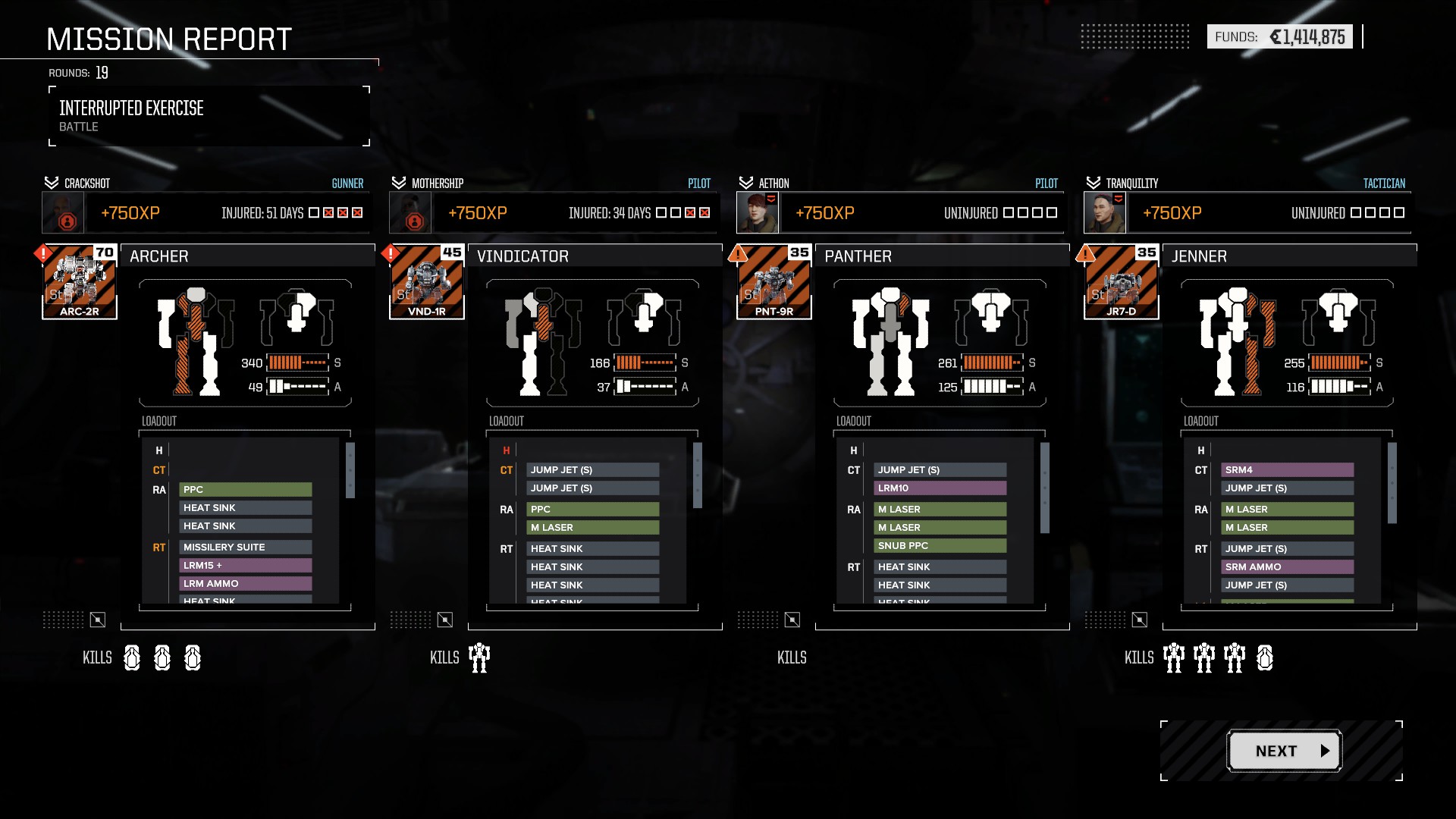Select the SRM4 in Jenner loadout
Image resolution: width=1456 pixels, height=819 pixels.
point(1288,470)
